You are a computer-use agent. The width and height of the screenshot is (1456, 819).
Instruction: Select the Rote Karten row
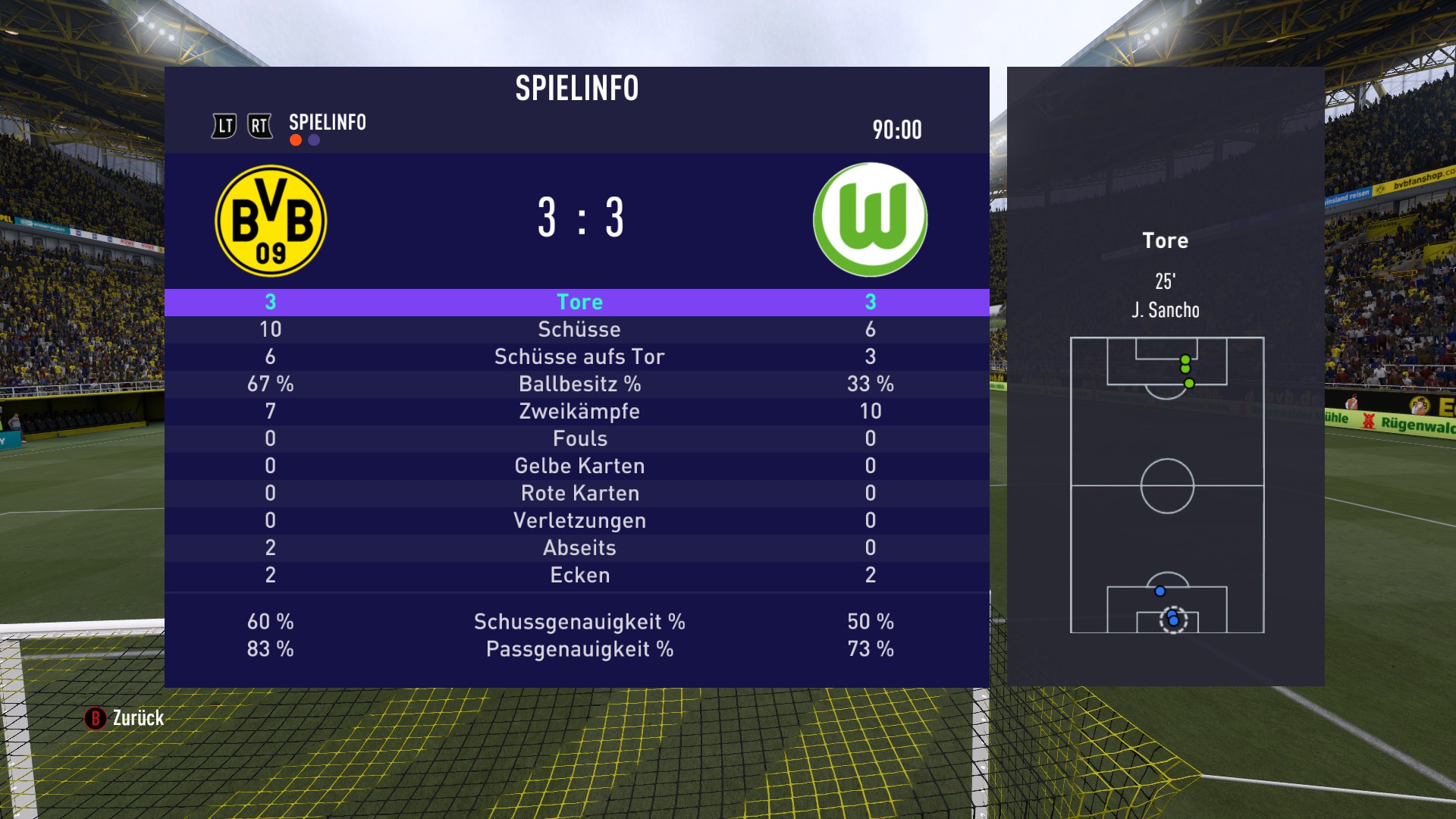579,493
